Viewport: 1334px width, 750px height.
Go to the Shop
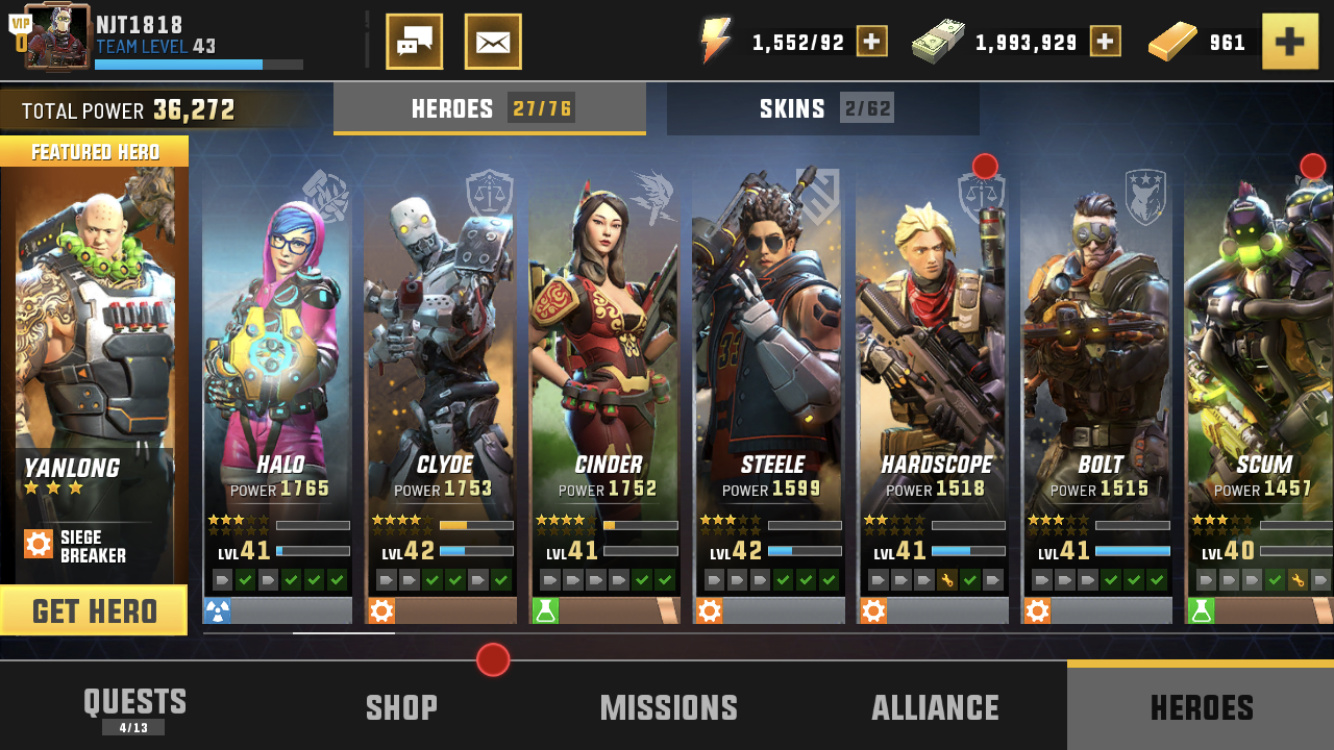click(401, 707)
